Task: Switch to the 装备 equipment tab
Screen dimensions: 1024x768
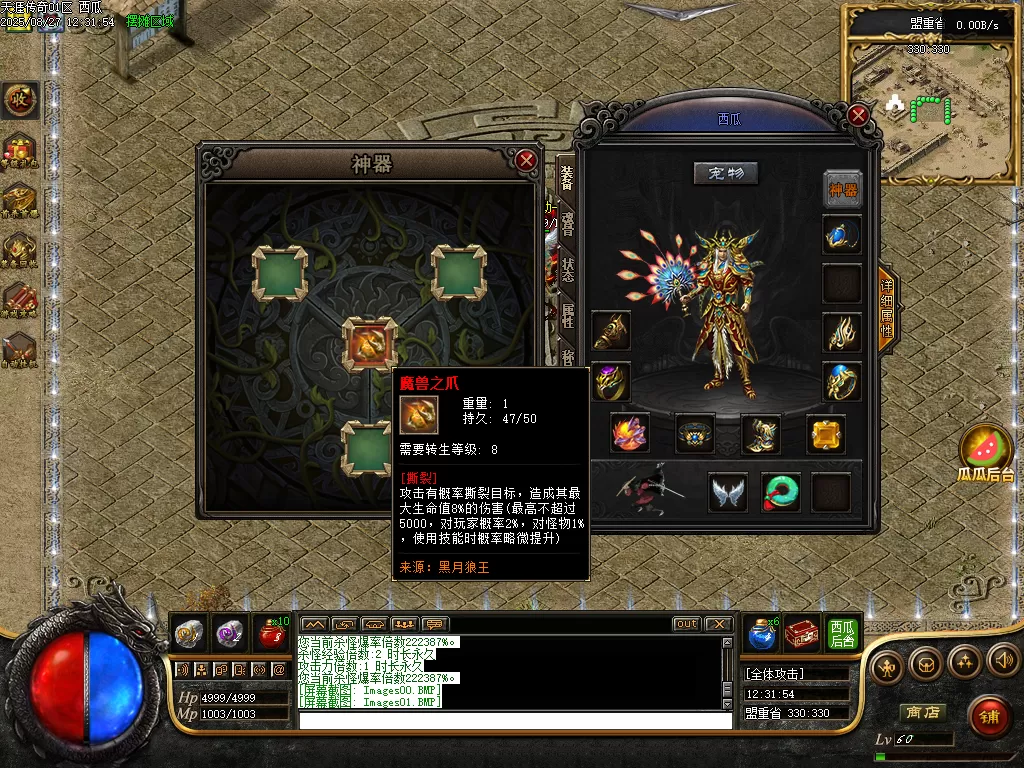Action: click(x=567, y=179)
